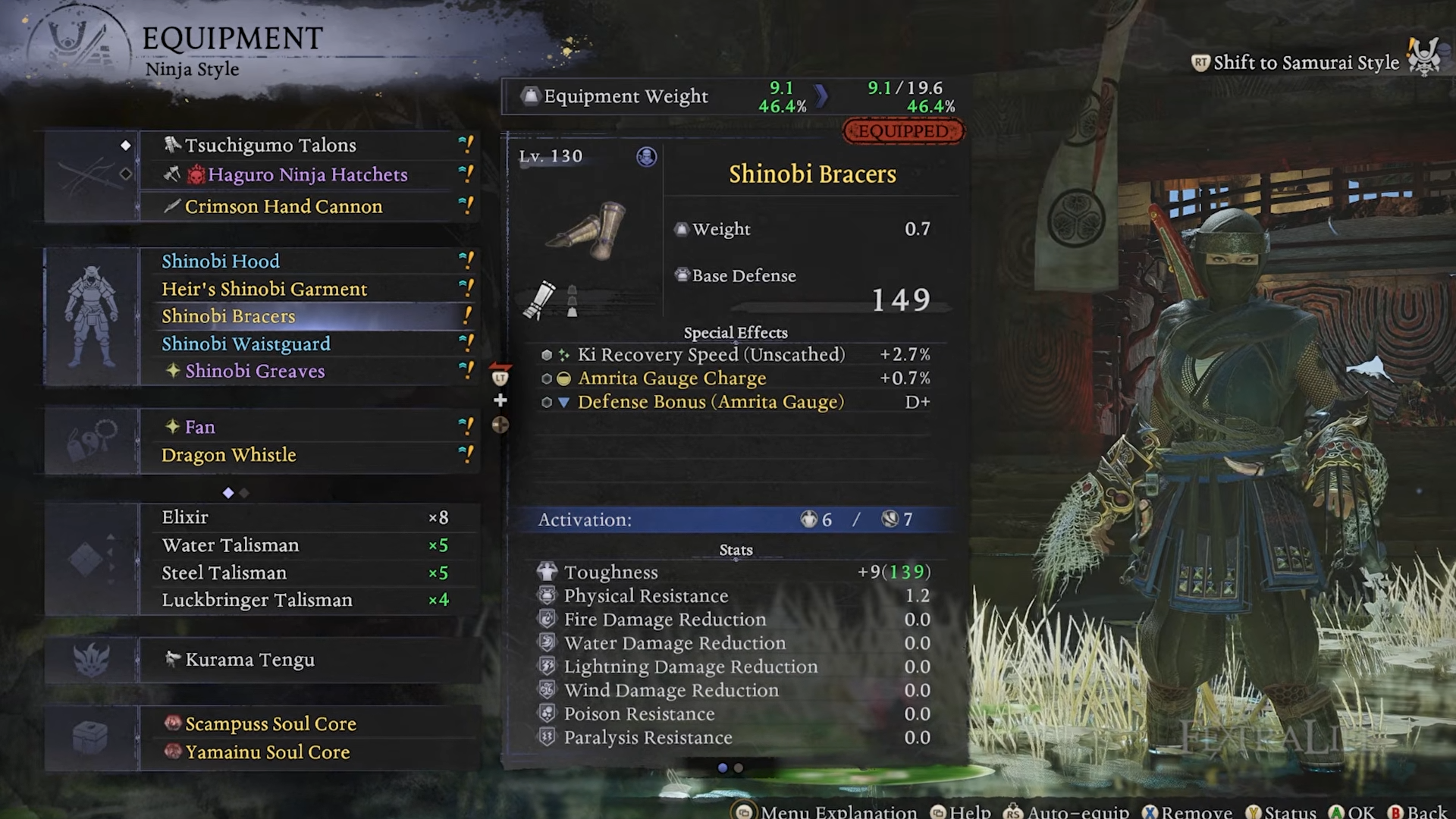This screenshot has height=819, width=1456.
Task: Select the Scampuss Soul Core
Action: click(x=270, y=723)
